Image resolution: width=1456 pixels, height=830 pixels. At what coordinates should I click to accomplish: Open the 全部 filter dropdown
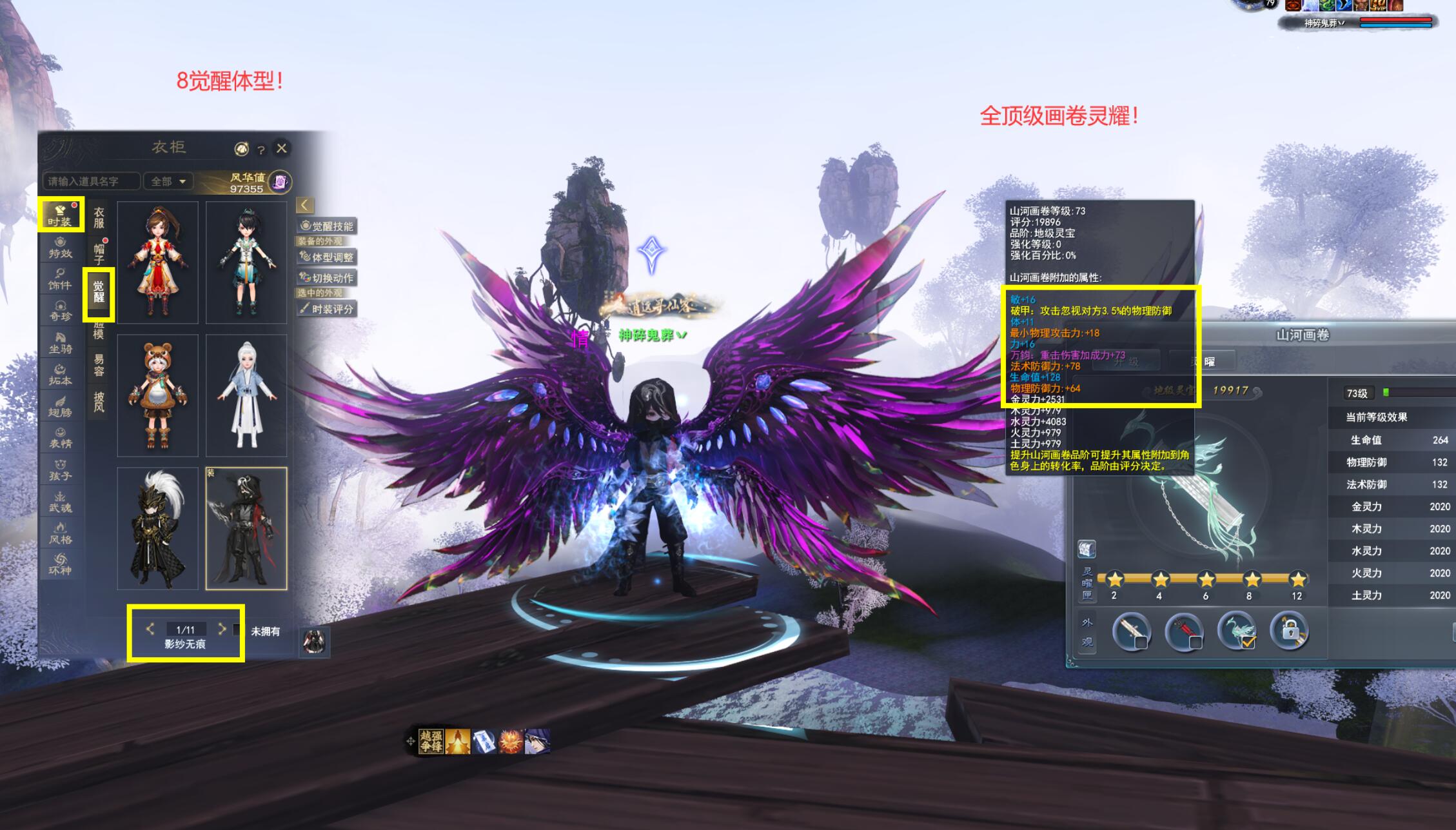[x=168, y=182]
